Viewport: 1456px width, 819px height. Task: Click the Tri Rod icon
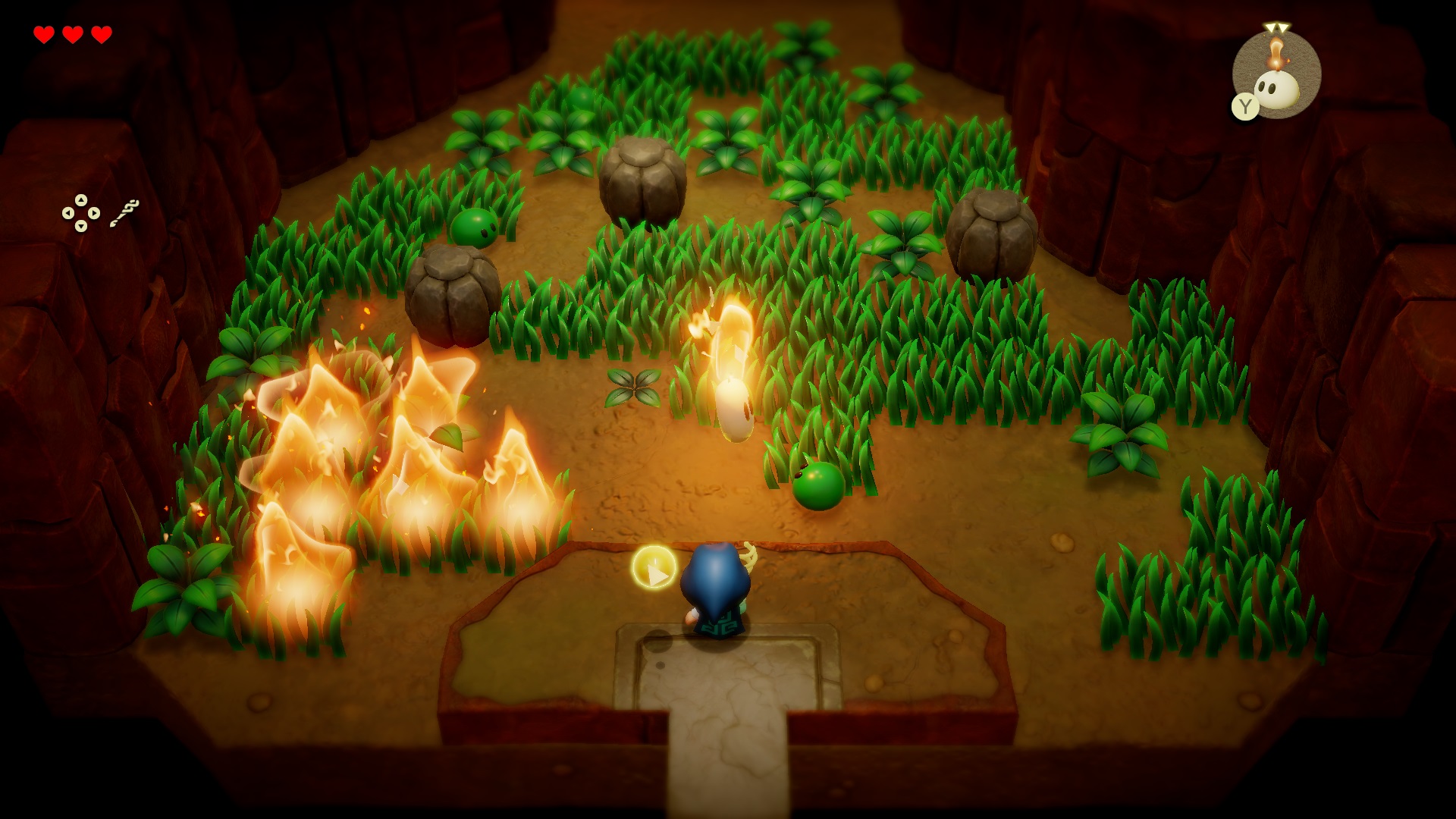pos(124,213)
